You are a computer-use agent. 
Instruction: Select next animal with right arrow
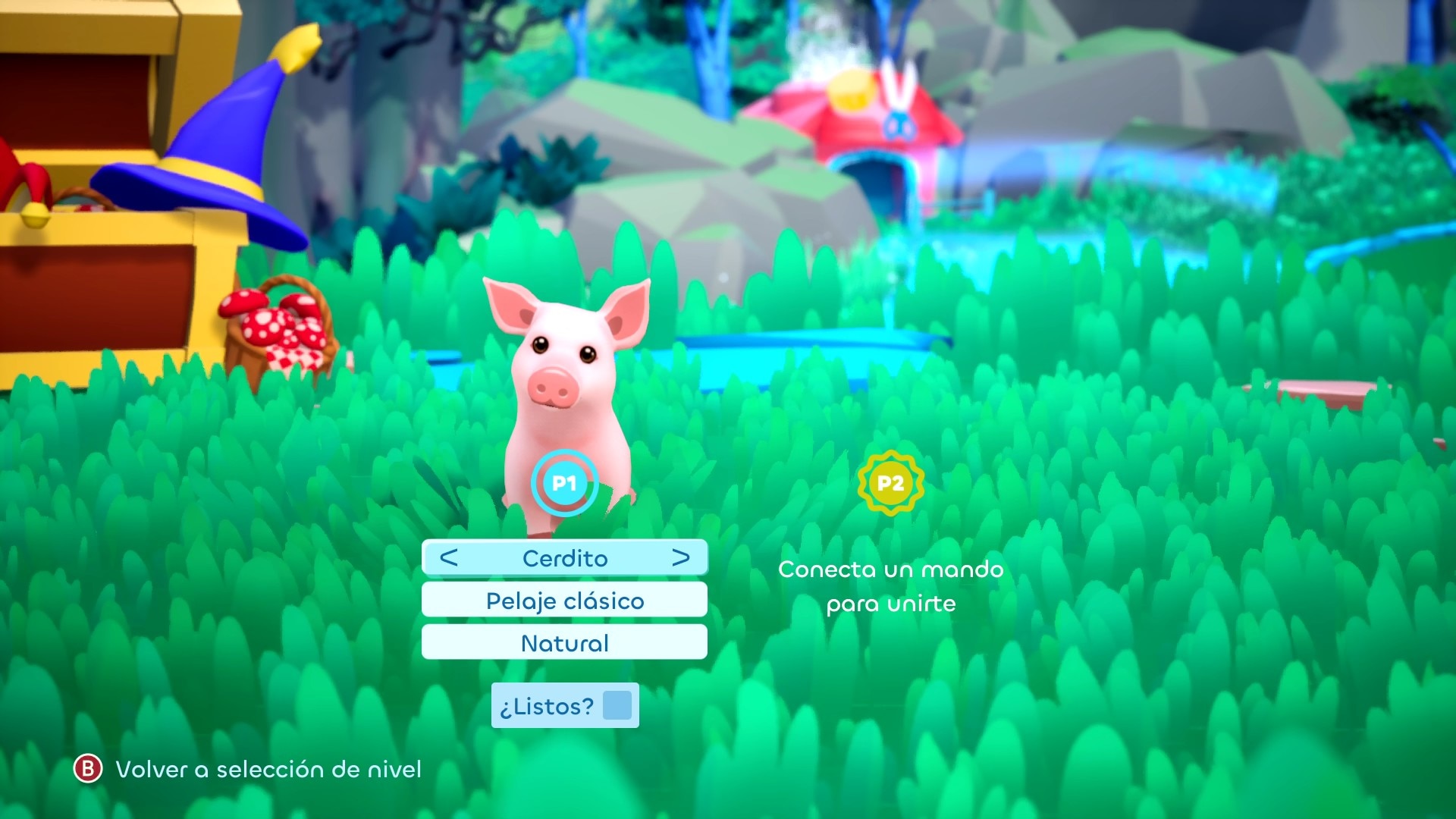(x=680, y=558)
